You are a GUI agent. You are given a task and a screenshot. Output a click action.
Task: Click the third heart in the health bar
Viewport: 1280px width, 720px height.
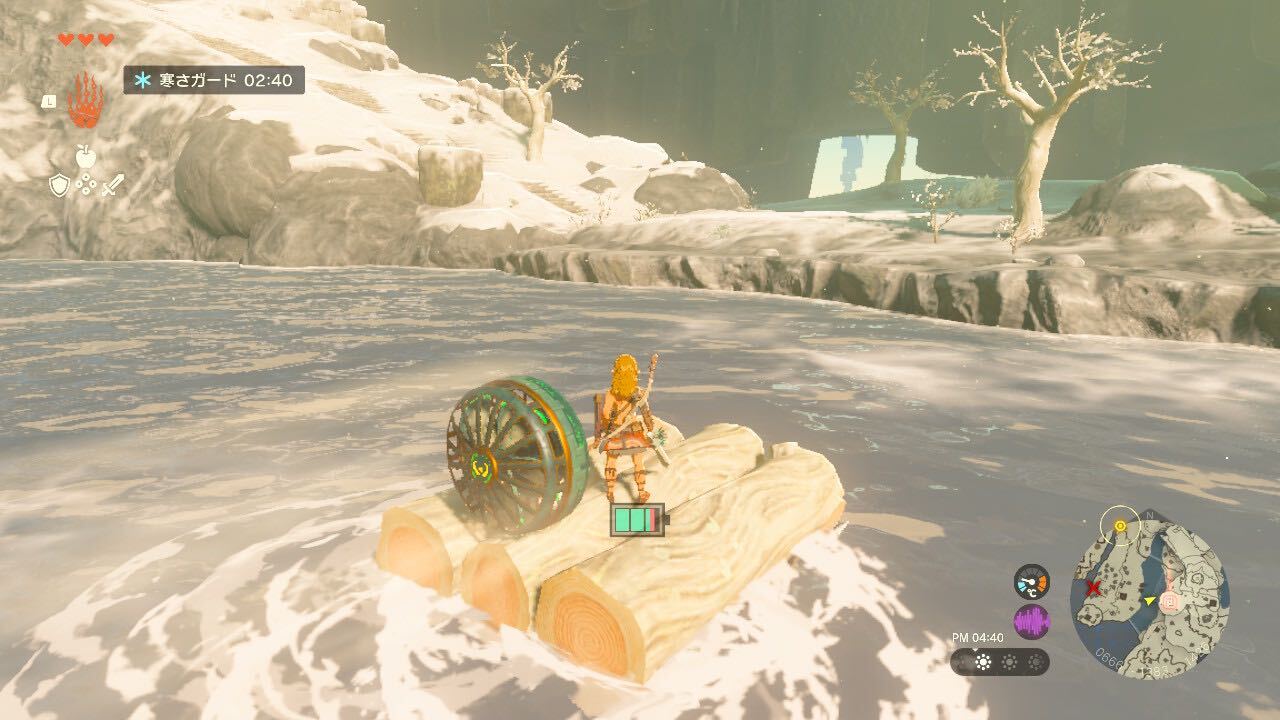coord(104,39)
